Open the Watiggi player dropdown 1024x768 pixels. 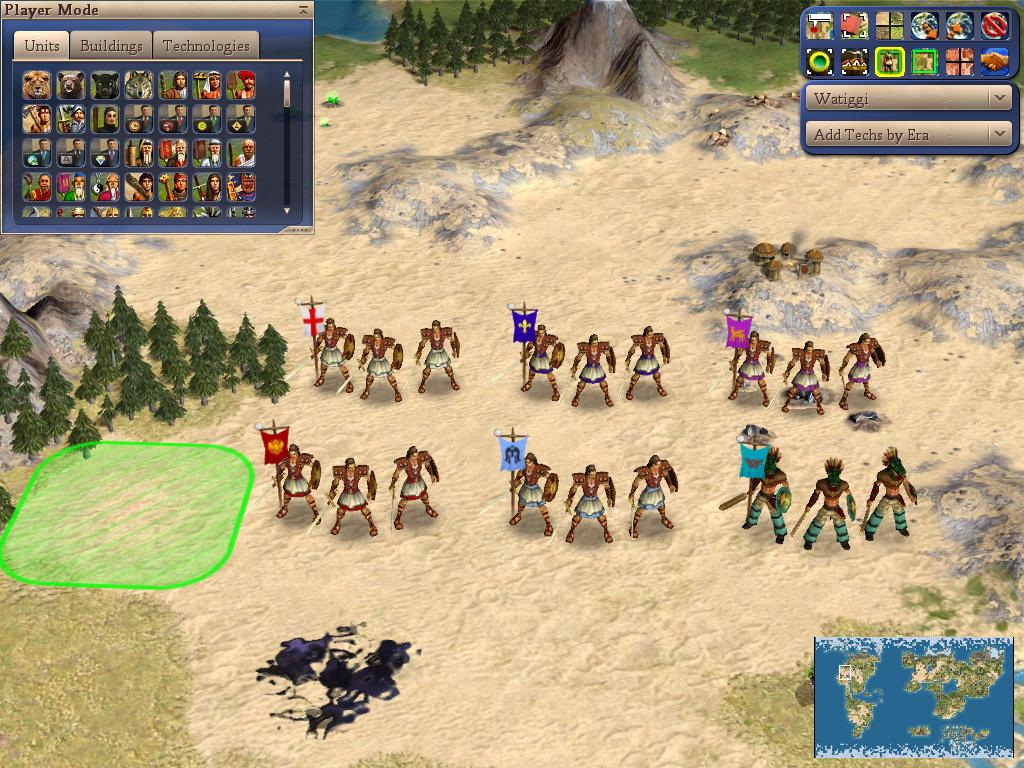909,98
